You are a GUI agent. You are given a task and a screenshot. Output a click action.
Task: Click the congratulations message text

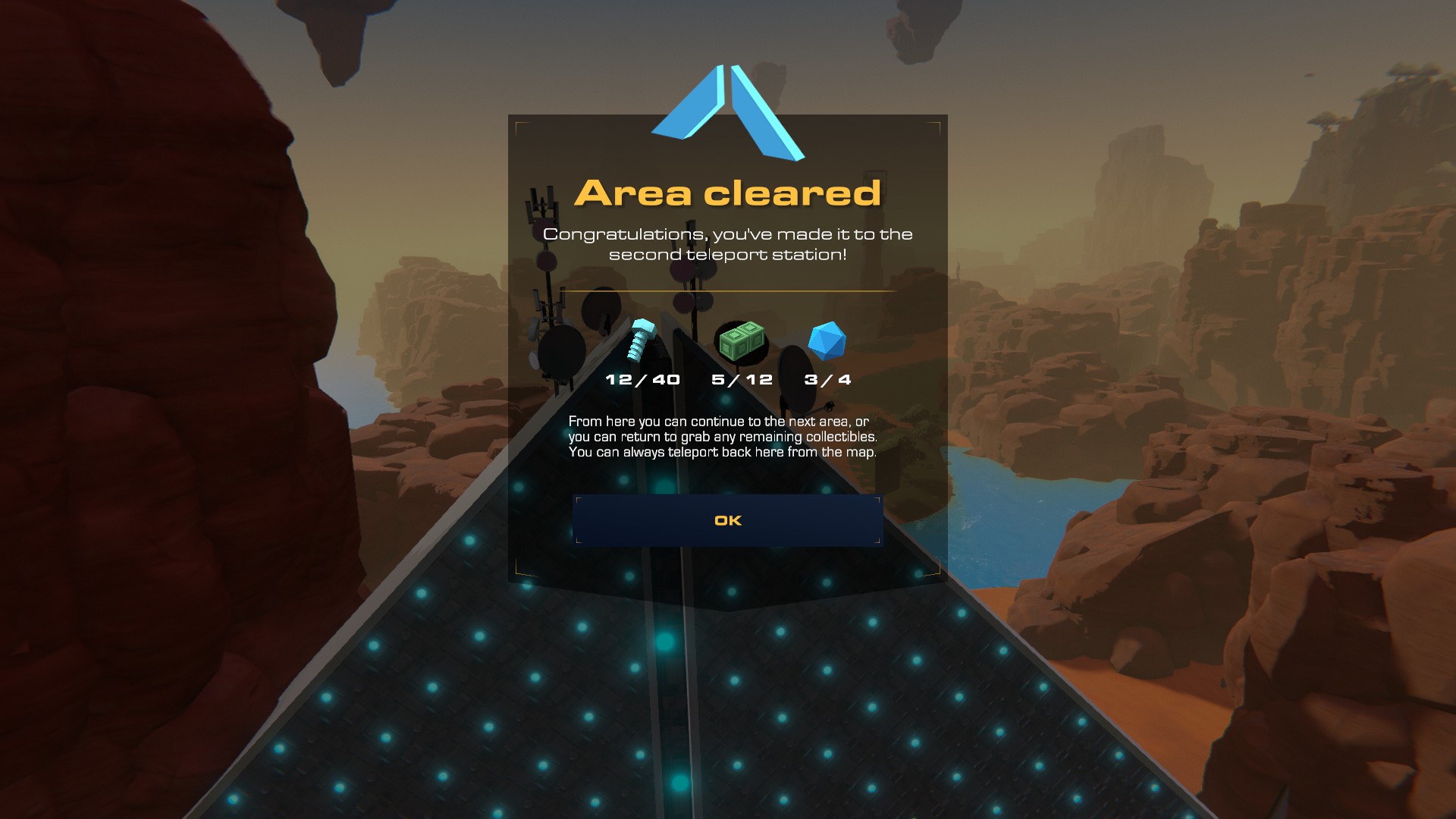(728, 246)
